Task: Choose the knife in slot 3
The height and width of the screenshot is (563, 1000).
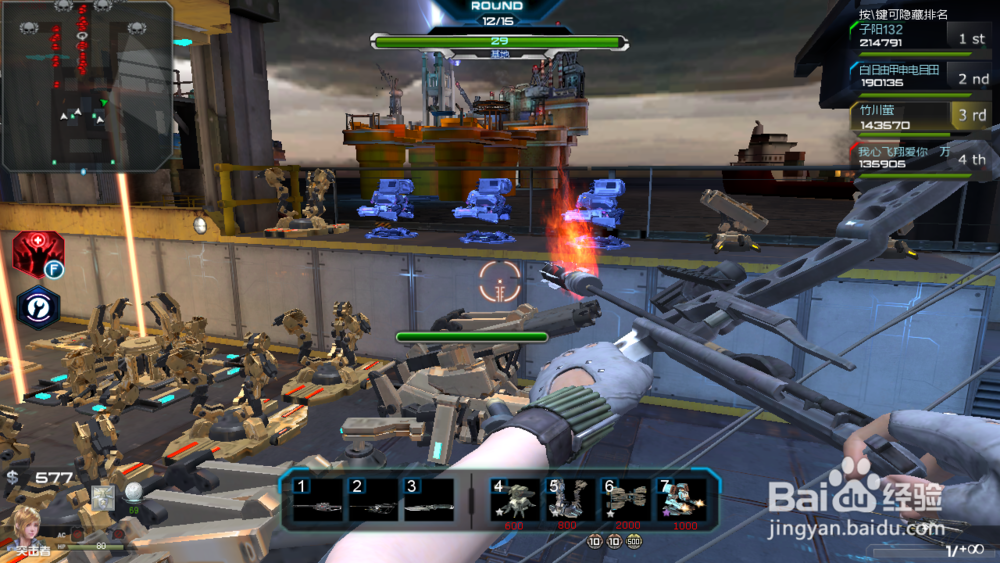Action: click(429, 500)
